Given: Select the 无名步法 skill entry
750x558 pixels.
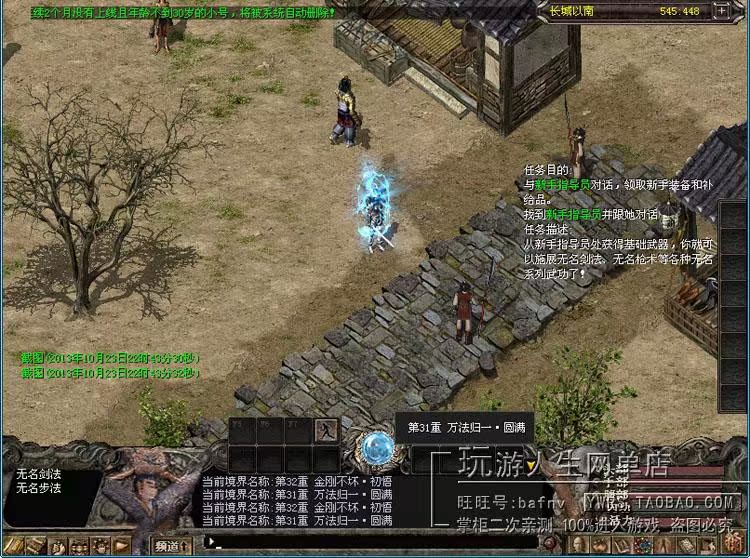Looking at the screenshot, I should click(x=38, y=488).
